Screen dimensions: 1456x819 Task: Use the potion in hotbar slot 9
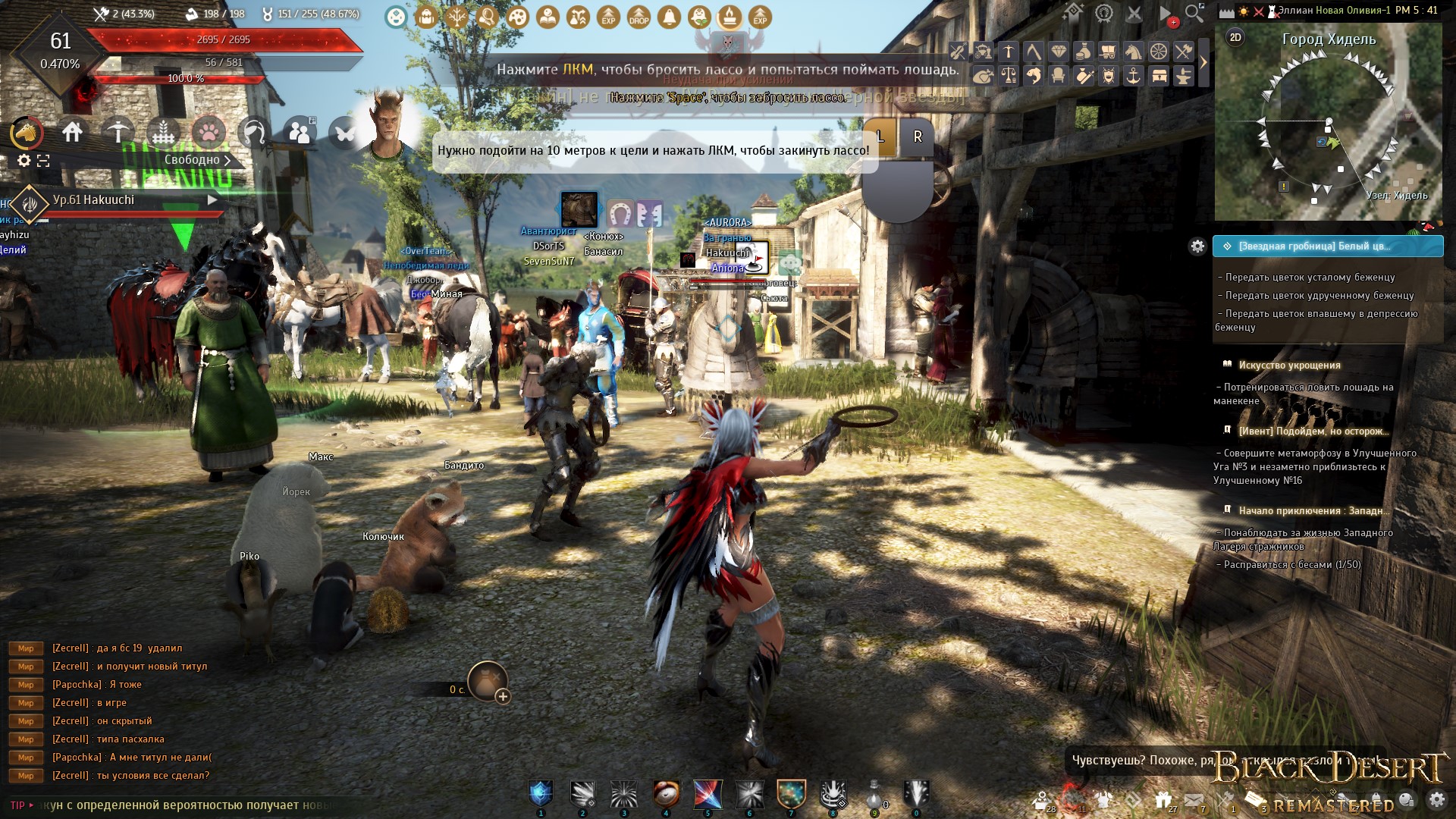pos(874,794)
